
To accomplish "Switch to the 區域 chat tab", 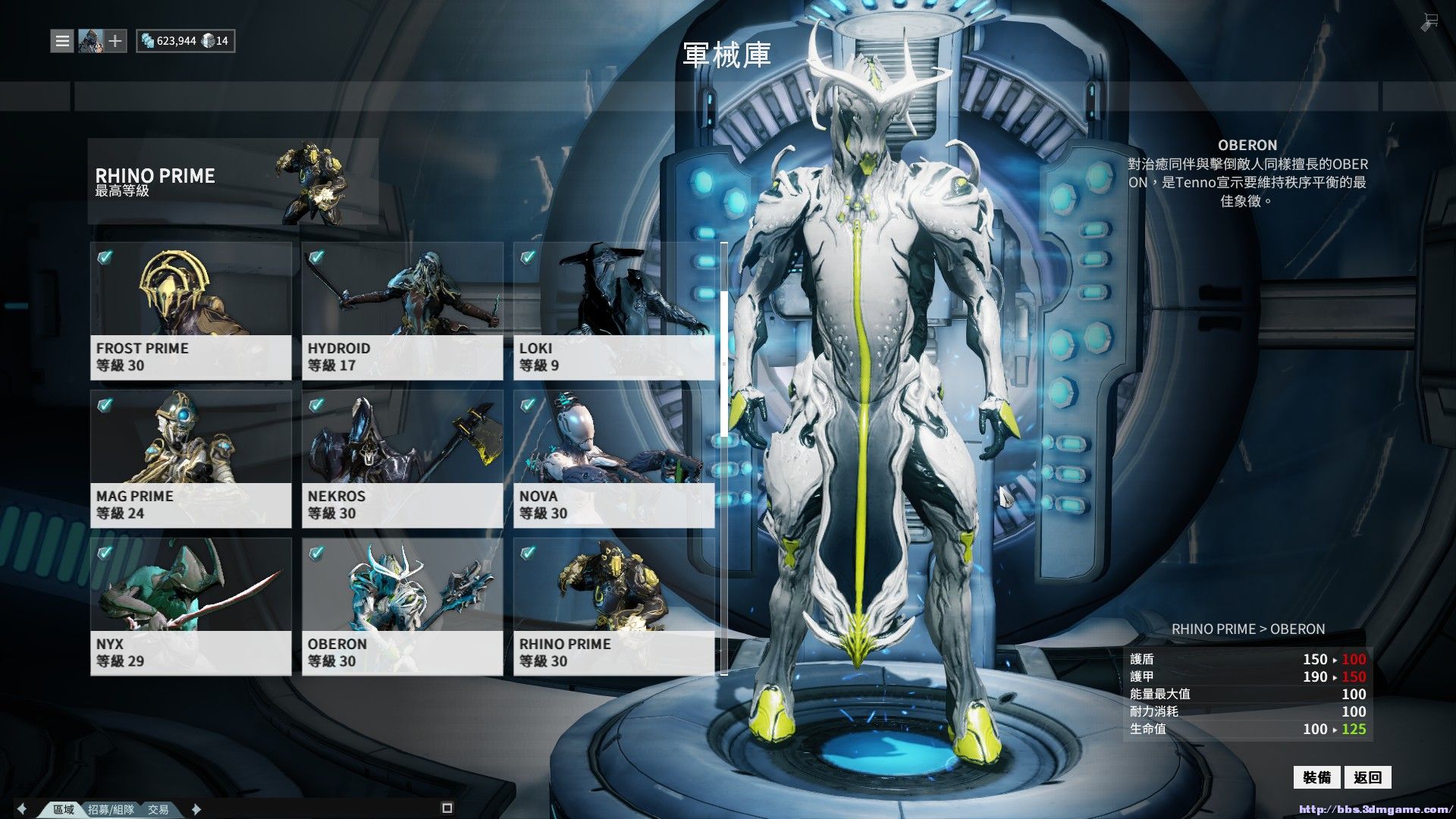I will [x=64, y=809].
